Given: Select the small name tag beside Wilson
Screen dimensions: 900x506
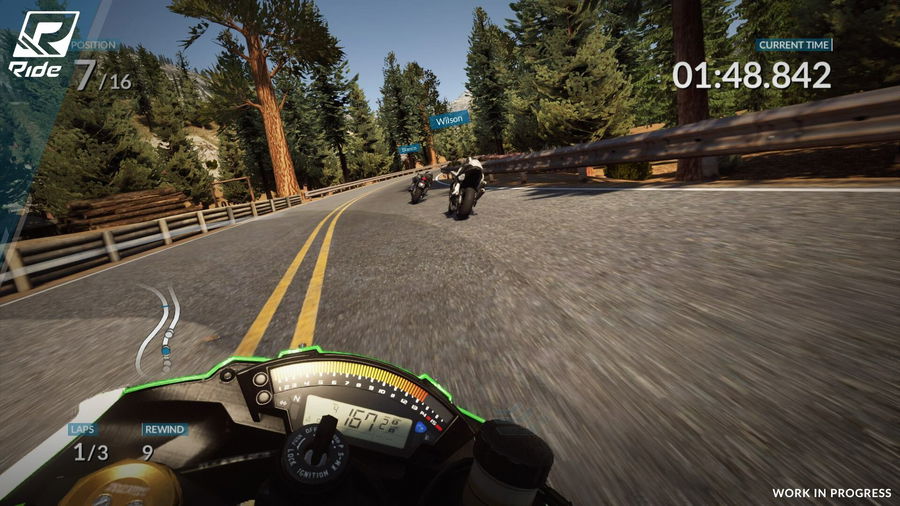Looking at the screenshot, I should [409, 149].
